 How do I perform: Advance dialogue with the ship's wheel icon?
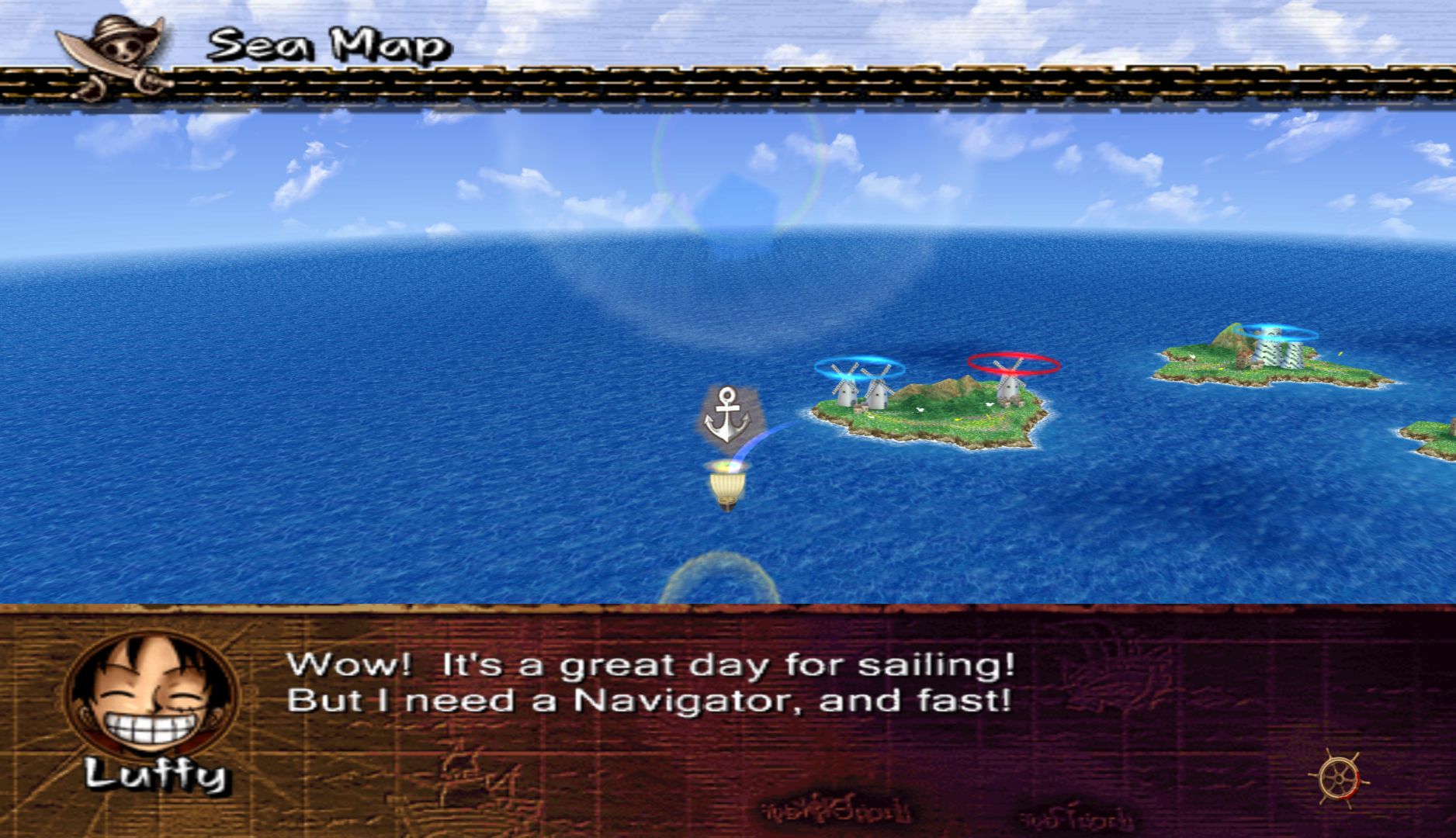coord(1339,777)
